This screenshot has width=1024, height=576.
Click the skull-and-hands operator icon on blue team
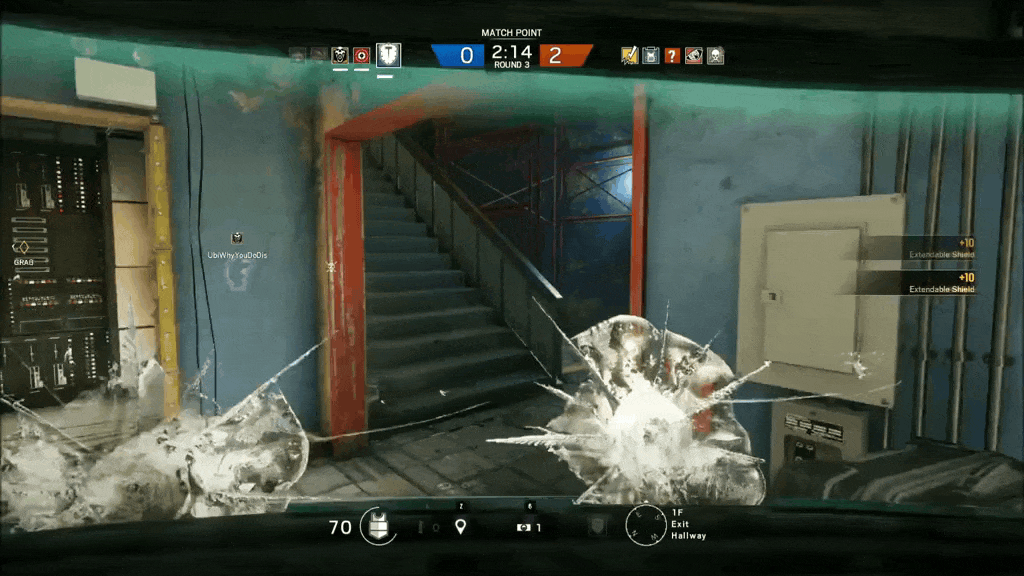point(340,55)
